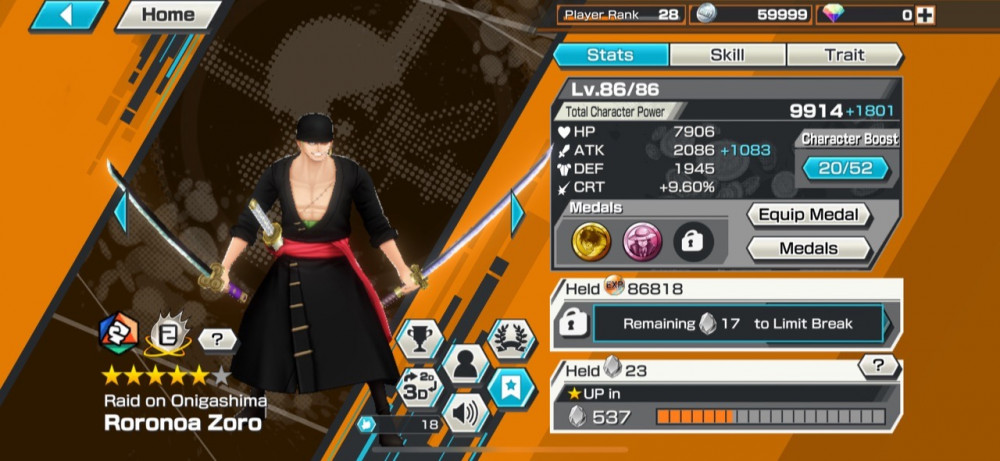Switch to the Skill tab
The height and width of the screenshot is (461, 1000).
click(x=727, y=55)
